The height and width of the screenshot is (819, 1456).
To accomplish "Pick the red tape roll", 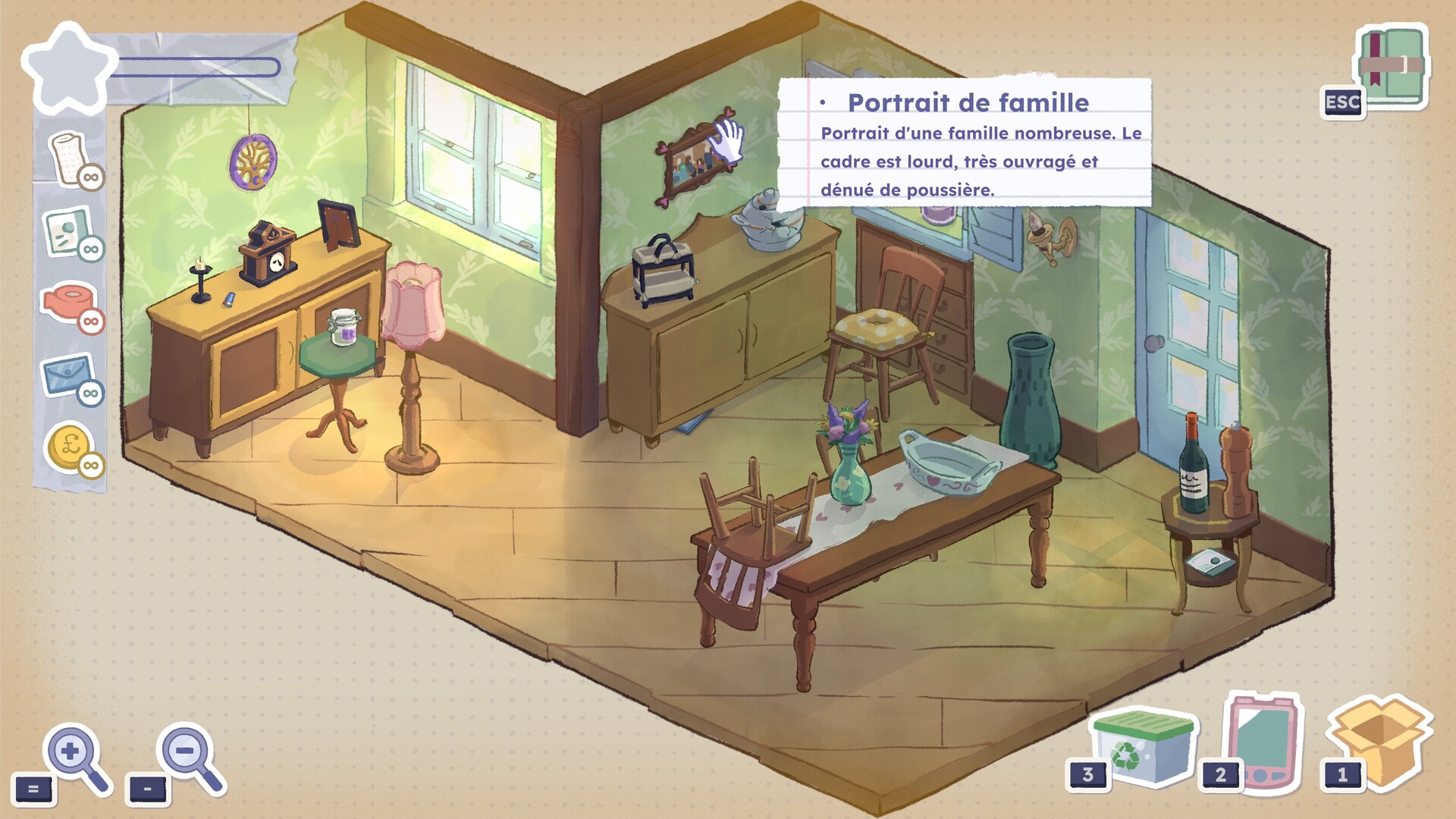I will [x=68, y=302].
